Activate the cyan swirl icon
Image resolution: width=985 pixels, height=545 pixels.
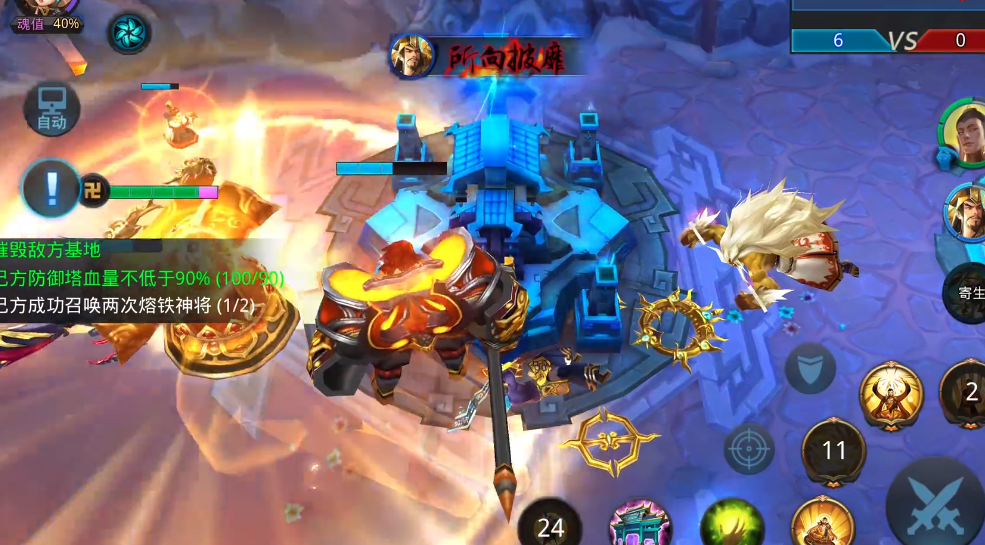(130, 32)
